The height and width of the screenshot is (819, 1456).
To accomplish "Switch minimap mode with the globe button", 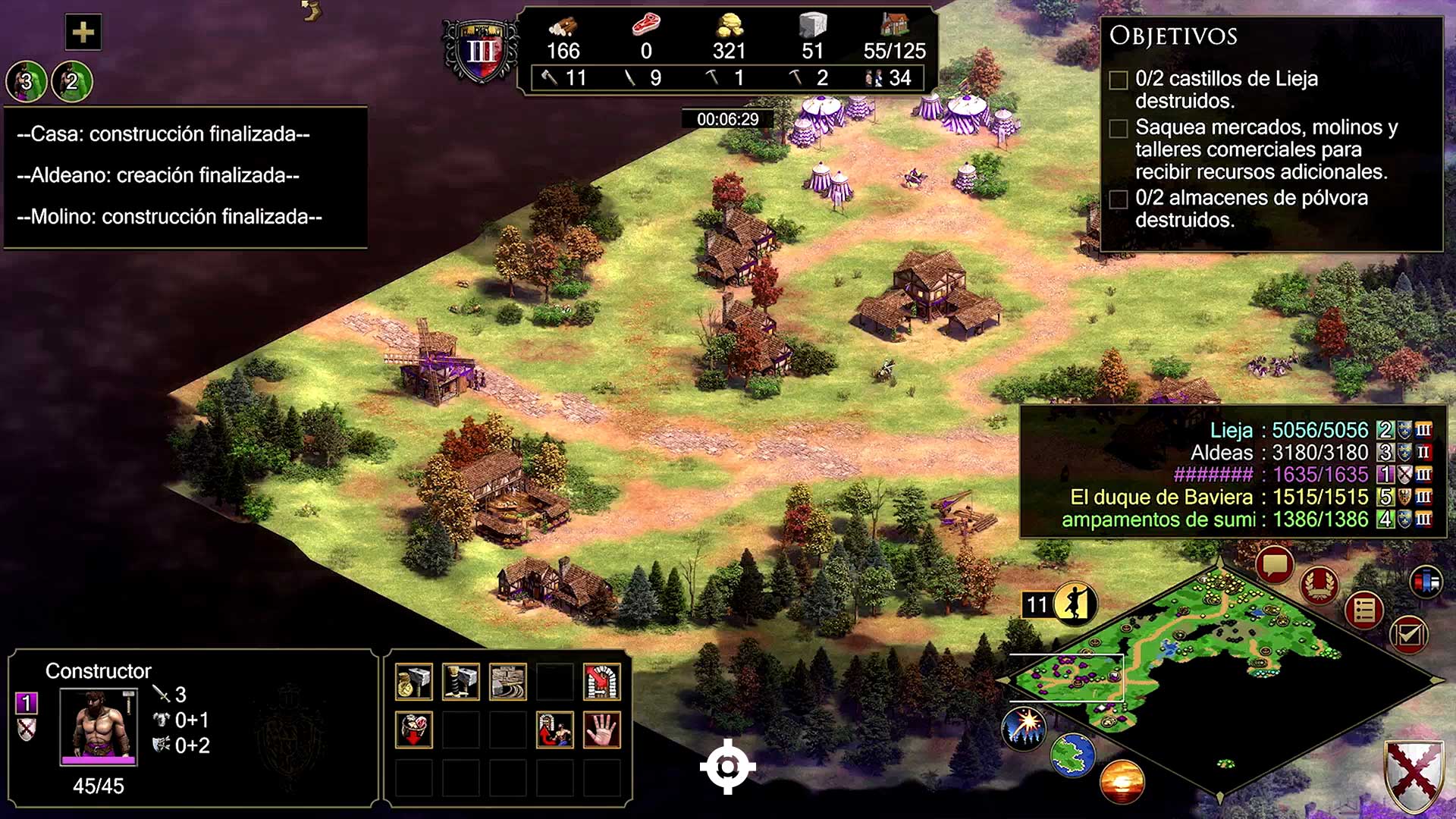I will (1072, 755).
